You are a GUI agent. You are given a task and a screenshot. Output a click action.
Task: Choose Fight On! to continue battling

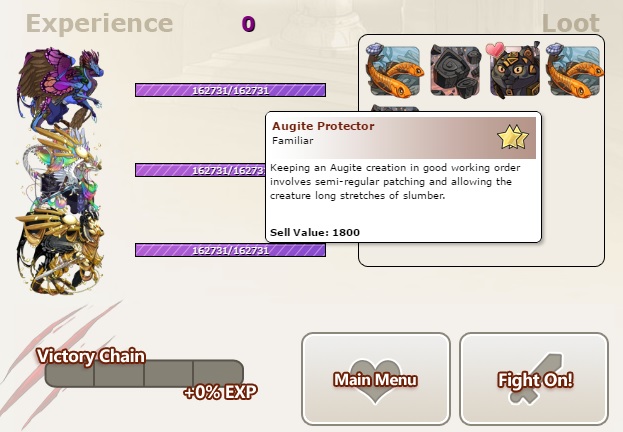(x=534, y=379)
